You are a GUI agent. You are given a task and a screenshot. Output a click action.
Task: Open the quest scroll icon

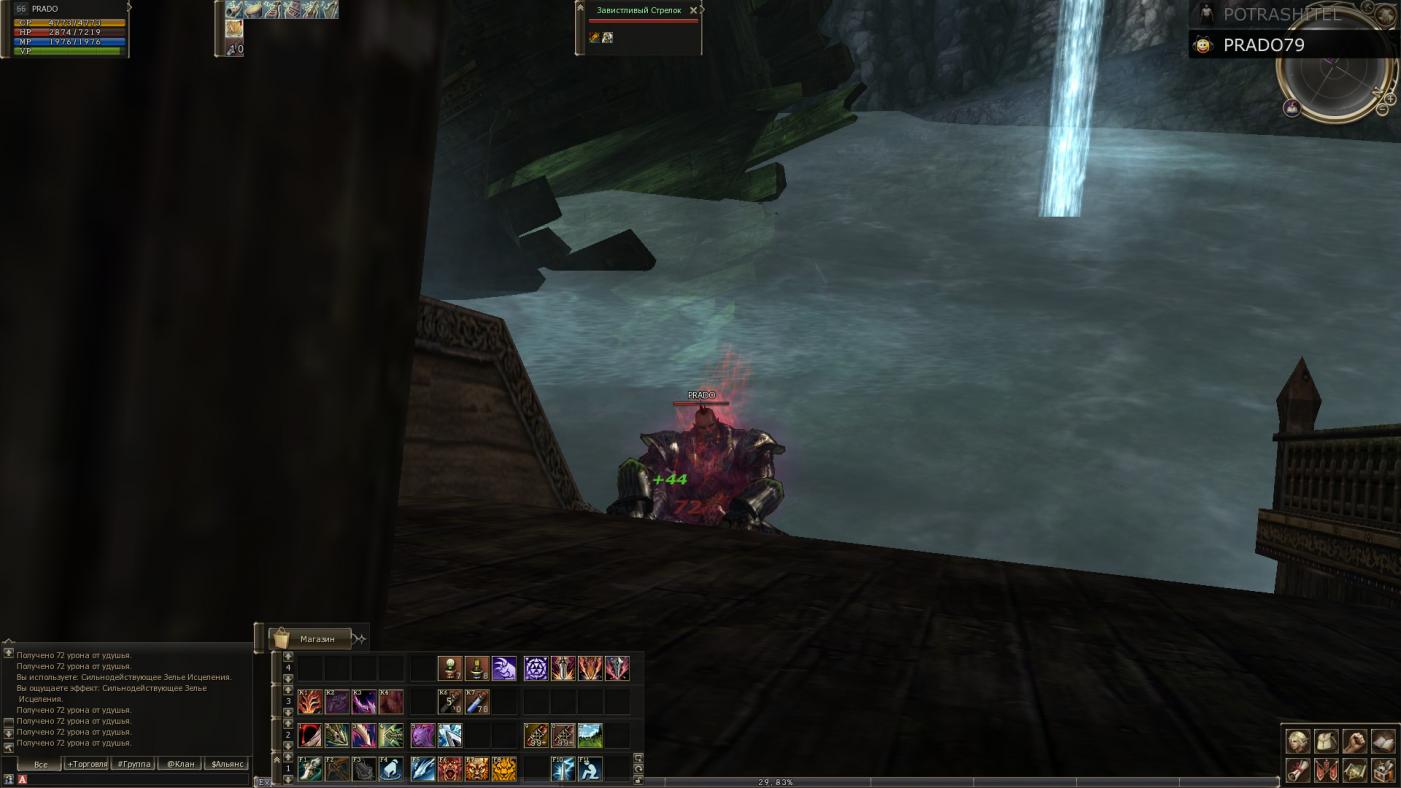(x=1298, y=770)
